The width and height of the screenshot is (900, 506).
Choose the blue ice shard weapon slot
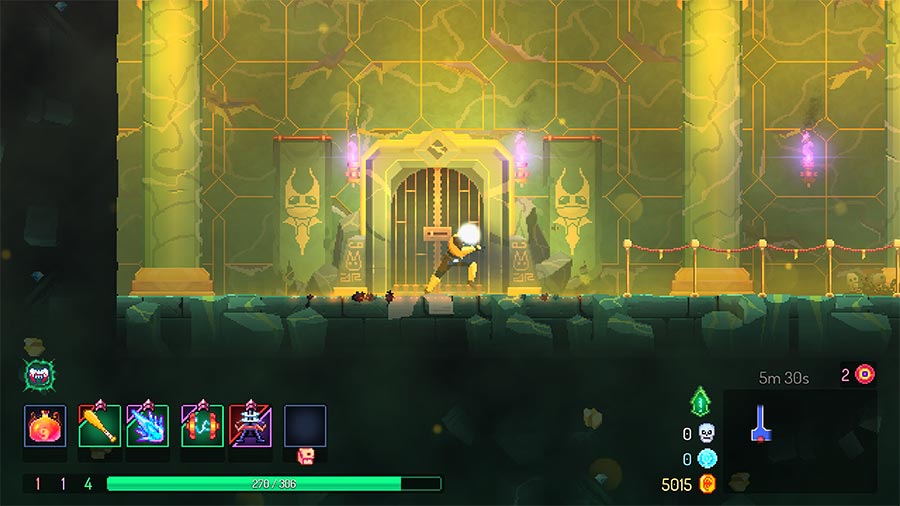pyautogui.click(x=147, y=425)
